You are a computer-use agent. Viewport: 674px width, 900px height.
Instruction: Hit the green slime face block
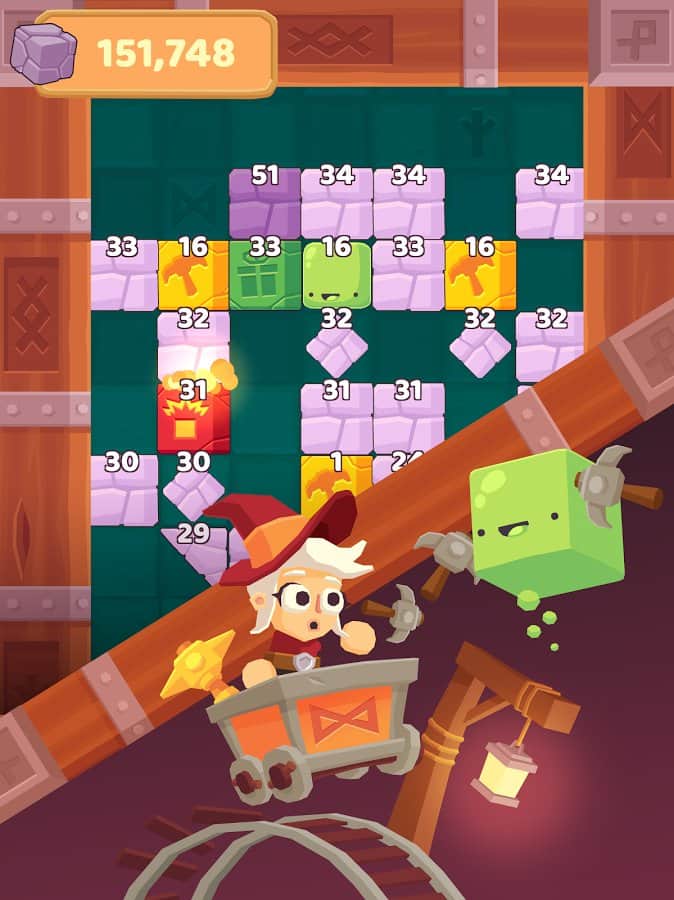coord(337,276)
